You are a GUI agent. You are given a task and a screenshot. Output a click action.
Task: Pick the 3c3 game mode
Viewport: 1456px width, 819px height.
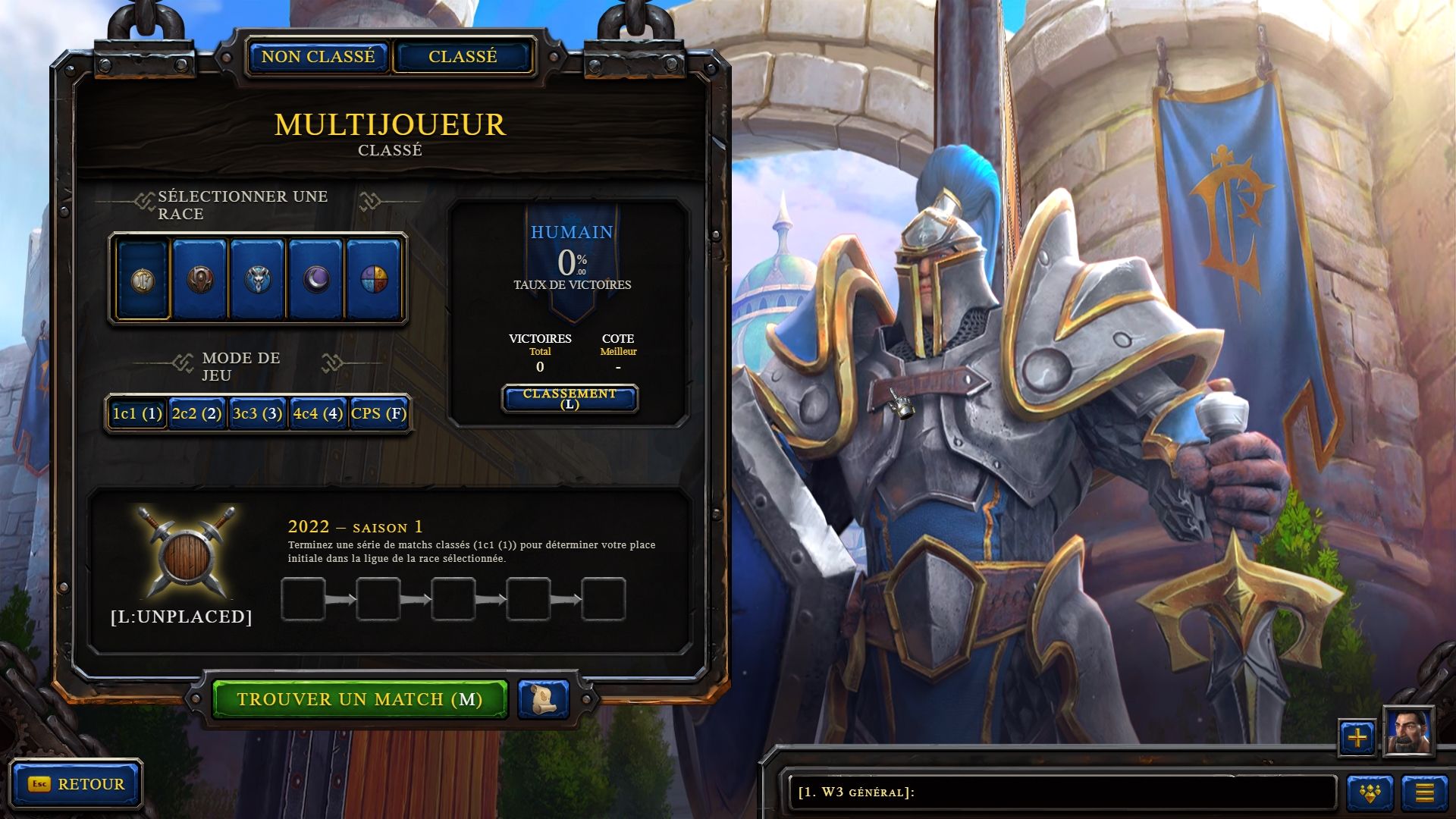coord(258,413)
